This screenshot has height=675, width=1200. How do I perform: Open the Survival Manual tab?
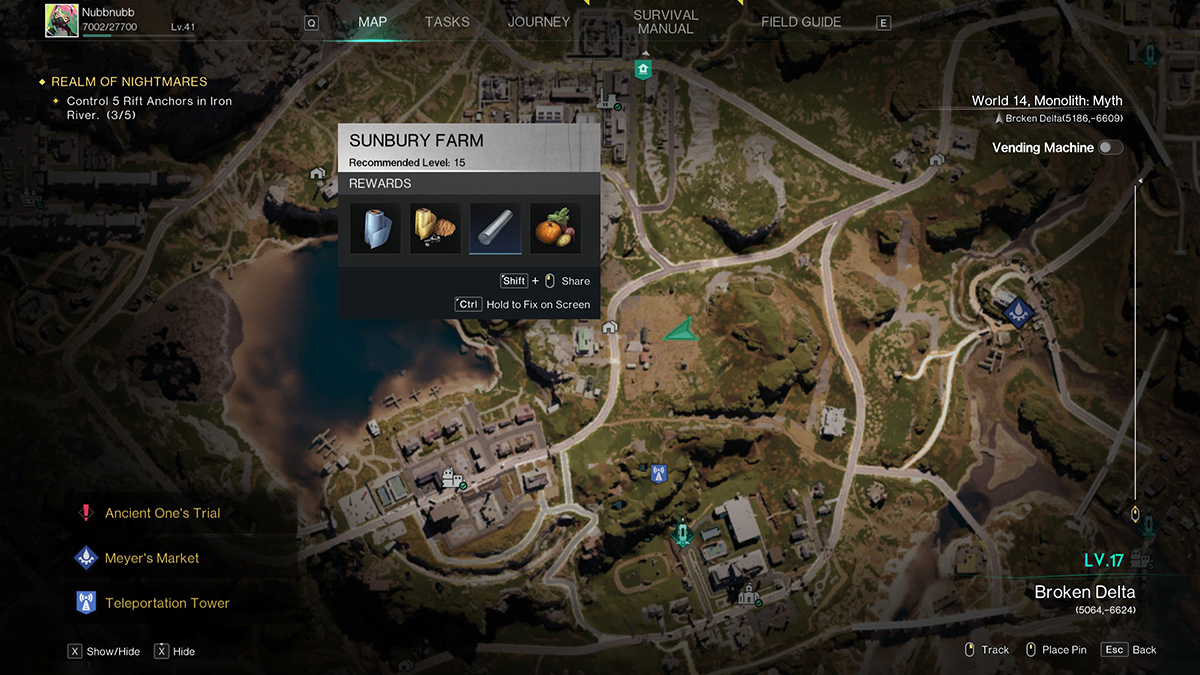click(665, 22)
